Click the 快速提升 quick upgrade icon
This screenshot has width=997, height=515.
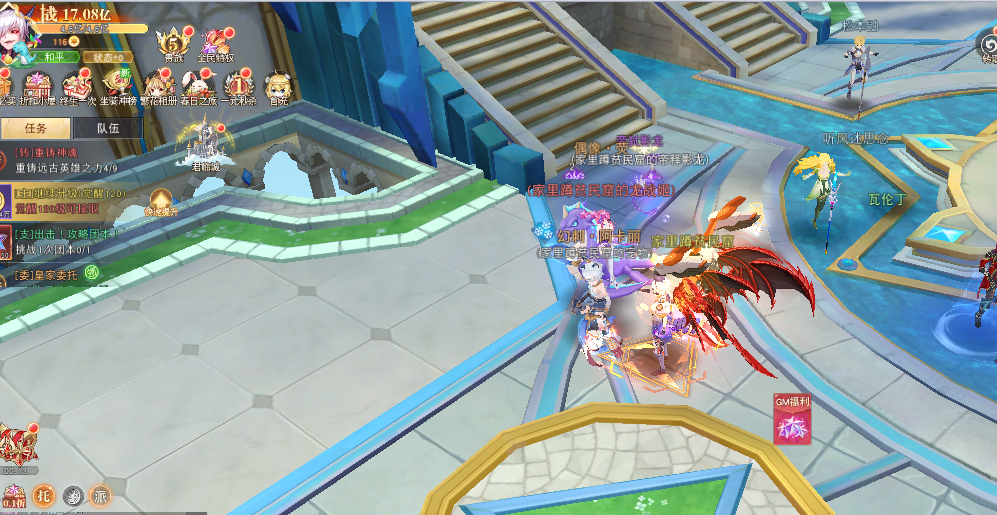click(161, 203)
